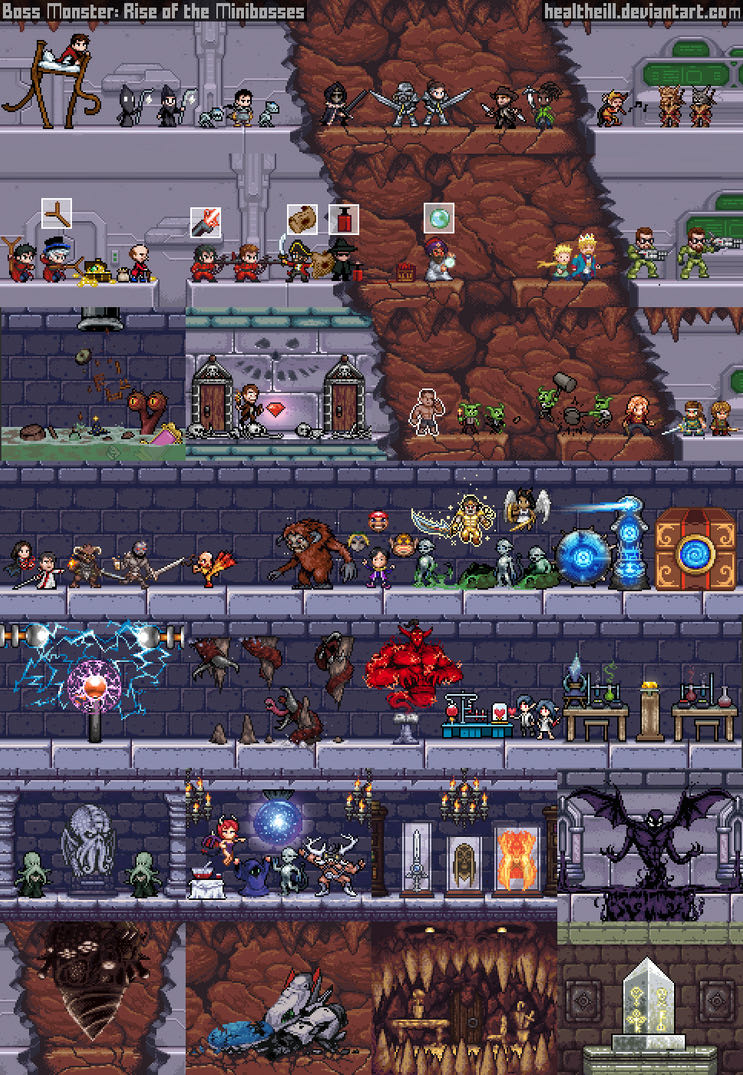Choose the treasure map icon
This screenshot has width=743, height=1075.
[302, 219]
